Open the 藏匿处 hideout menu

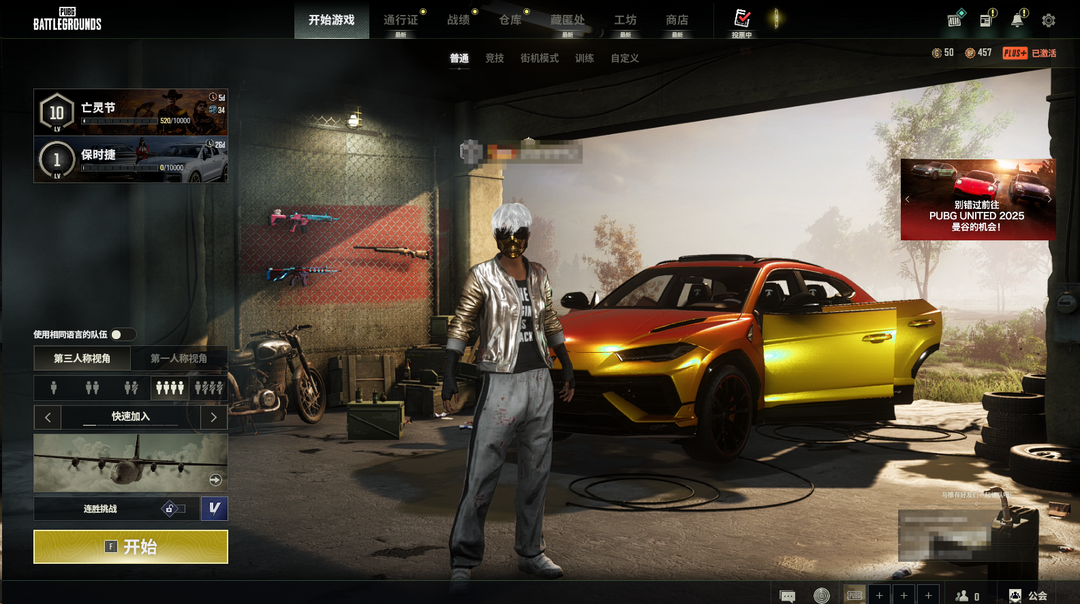[567, 20]
